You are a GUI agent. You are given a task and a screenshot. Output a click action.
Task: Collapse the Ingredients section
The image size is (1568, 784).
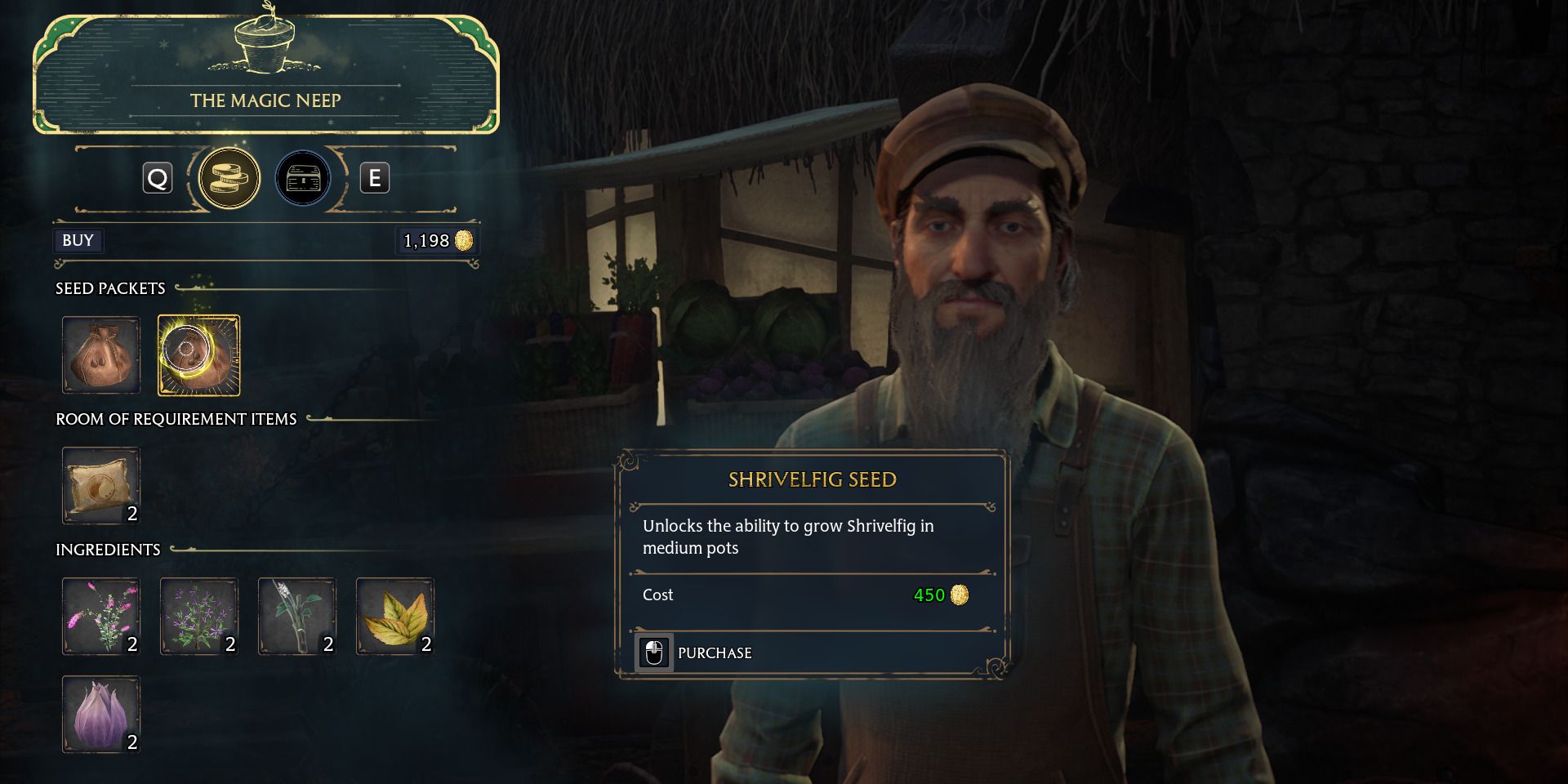[107, 550]
